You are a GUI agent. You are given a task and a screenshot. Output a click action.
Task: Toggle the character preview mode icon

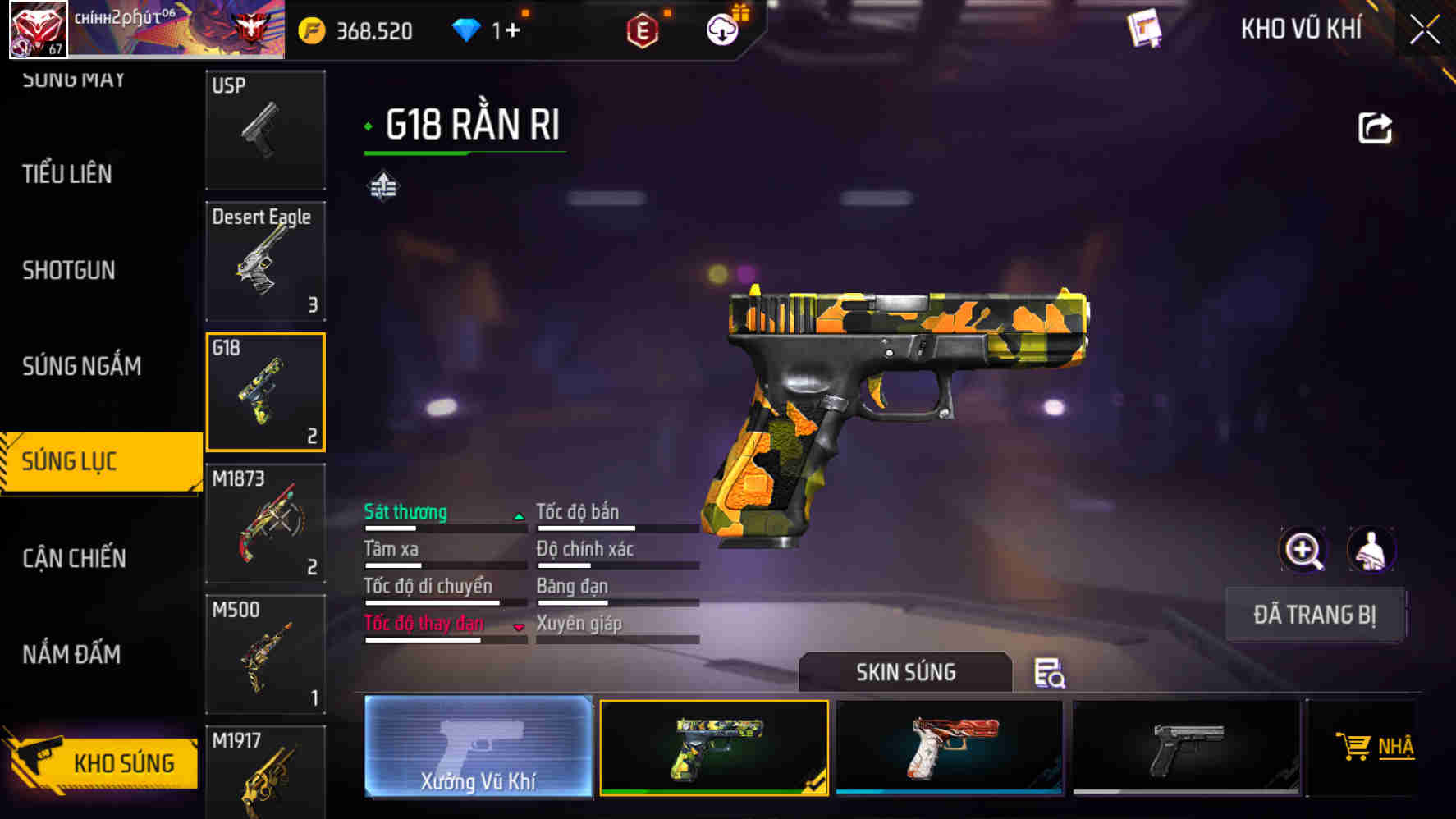coord(1372,550)
